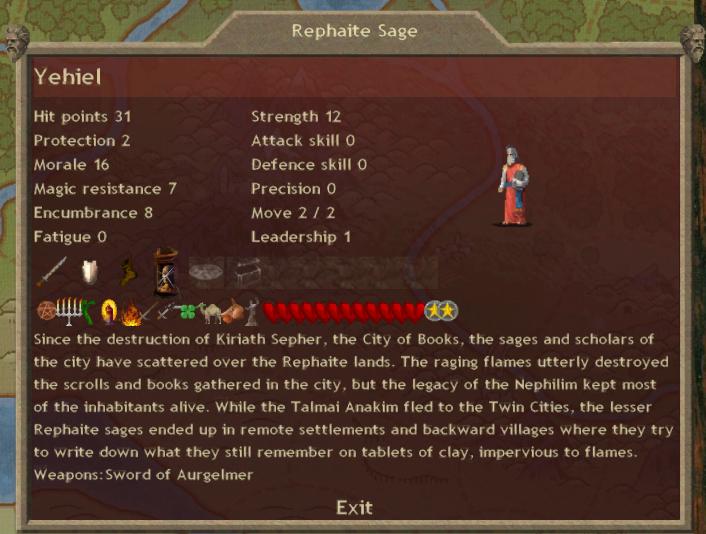The height and width of the screenshot is (534, 706).
Task: Click the campfire flame icon
Action: click(128, 313)
